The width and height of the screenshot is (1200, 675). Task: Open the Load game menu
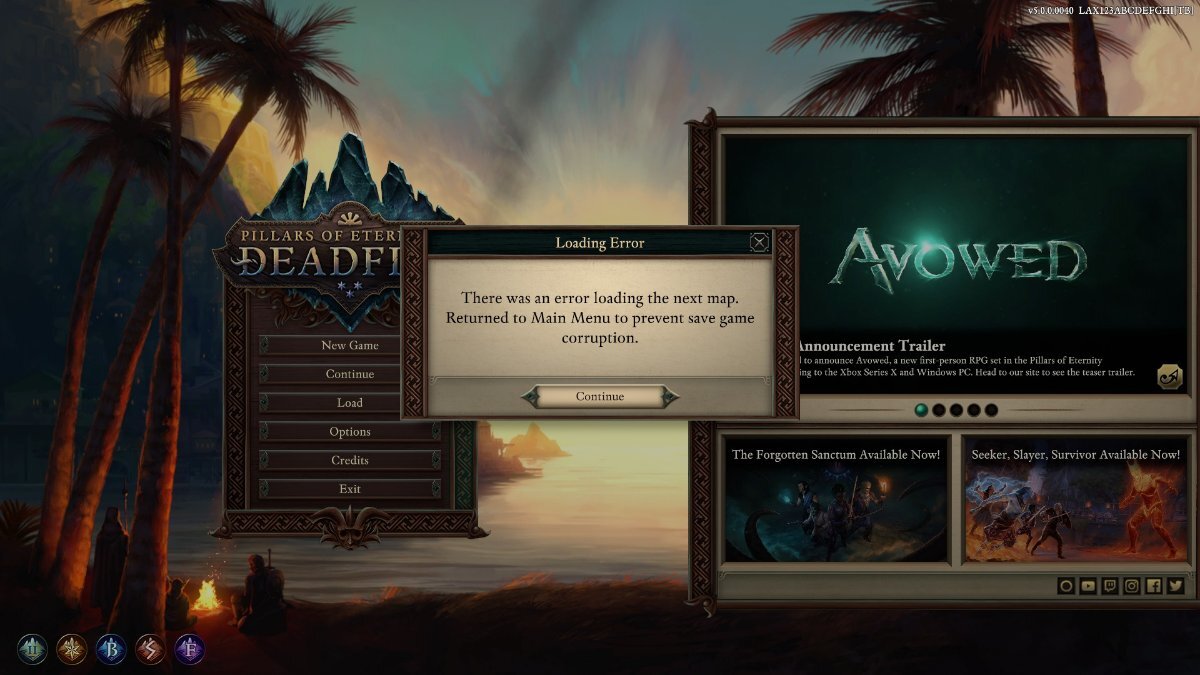[x=349, y=403]
